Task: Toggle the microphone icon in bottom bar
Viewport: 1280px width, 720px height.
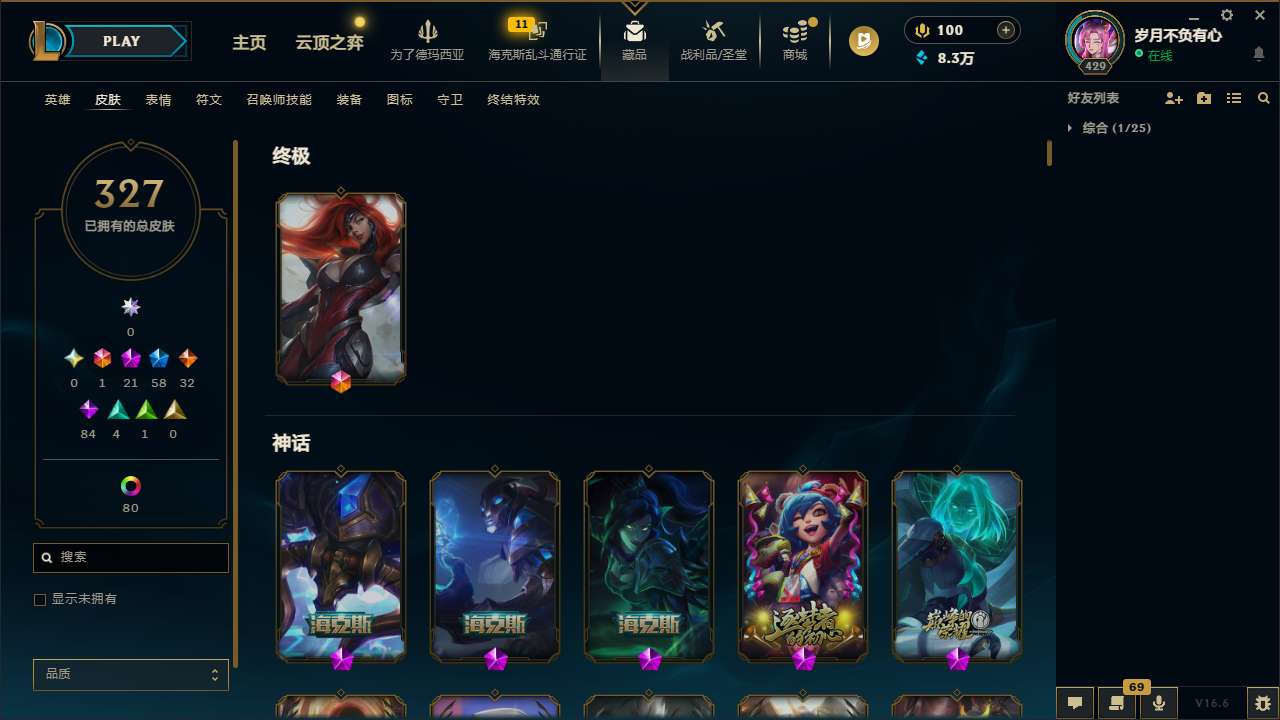Action: pos(1158,703)
